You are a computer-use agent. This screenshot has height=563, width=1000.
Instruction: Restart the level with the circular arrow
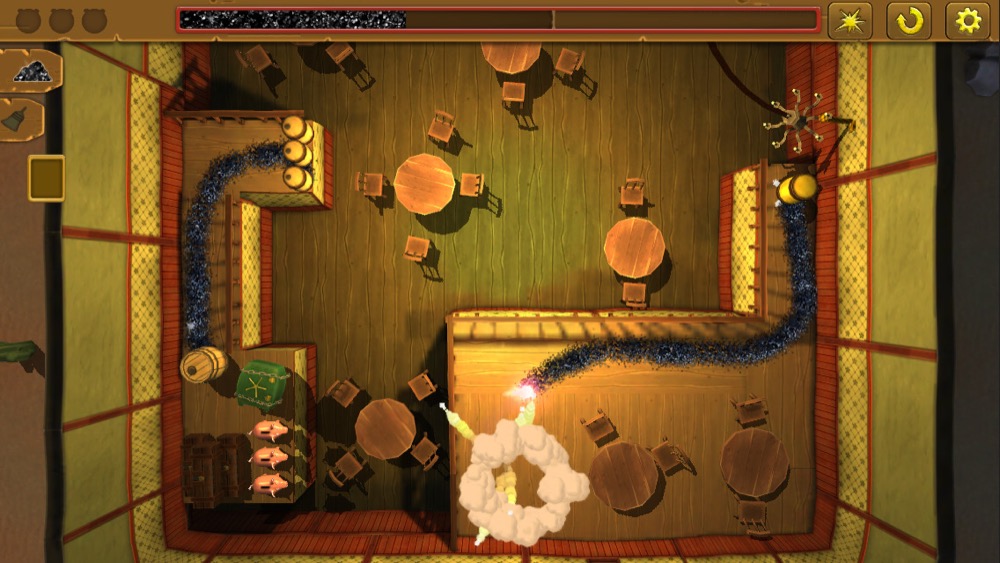(x=909, y=20)
